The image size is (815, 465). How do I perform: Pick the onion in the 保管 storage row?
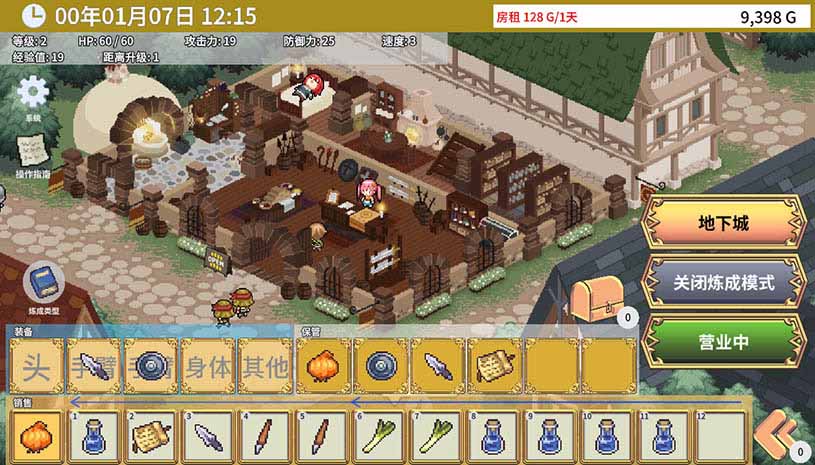[324, 366]
